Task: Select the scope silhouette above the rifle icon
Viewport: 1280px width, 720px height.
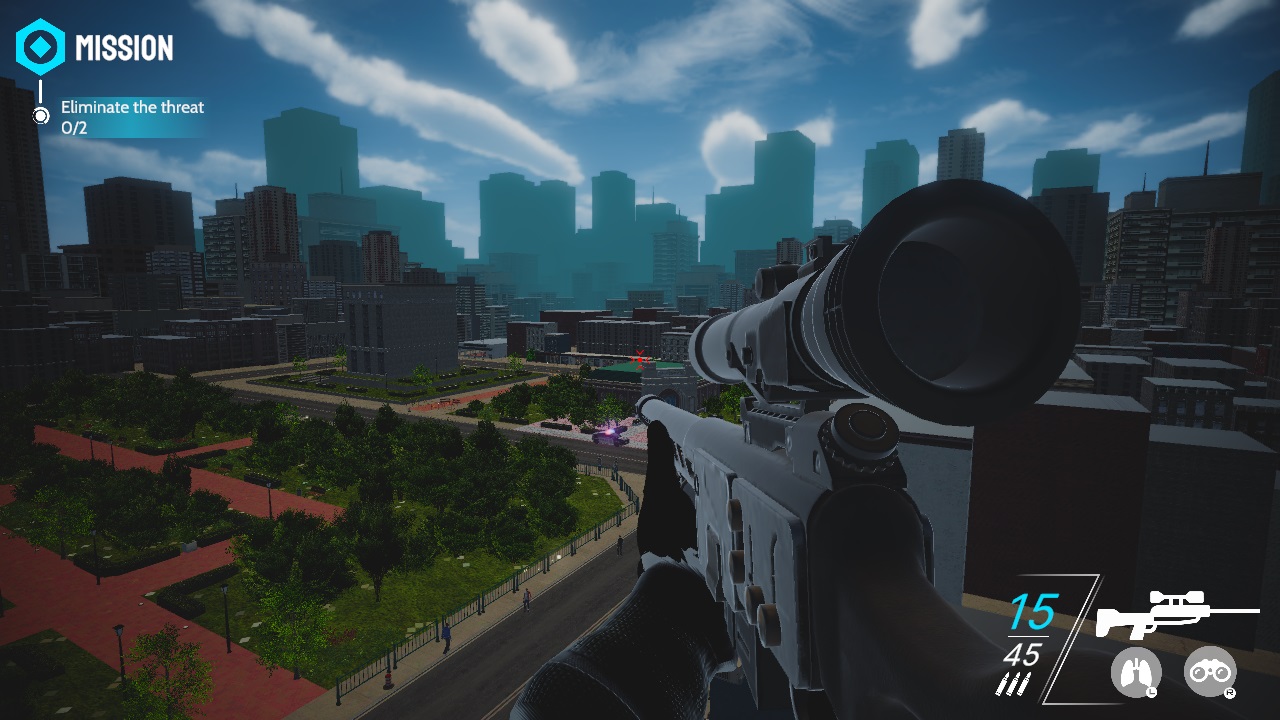Action: [x=1179, y=597]
